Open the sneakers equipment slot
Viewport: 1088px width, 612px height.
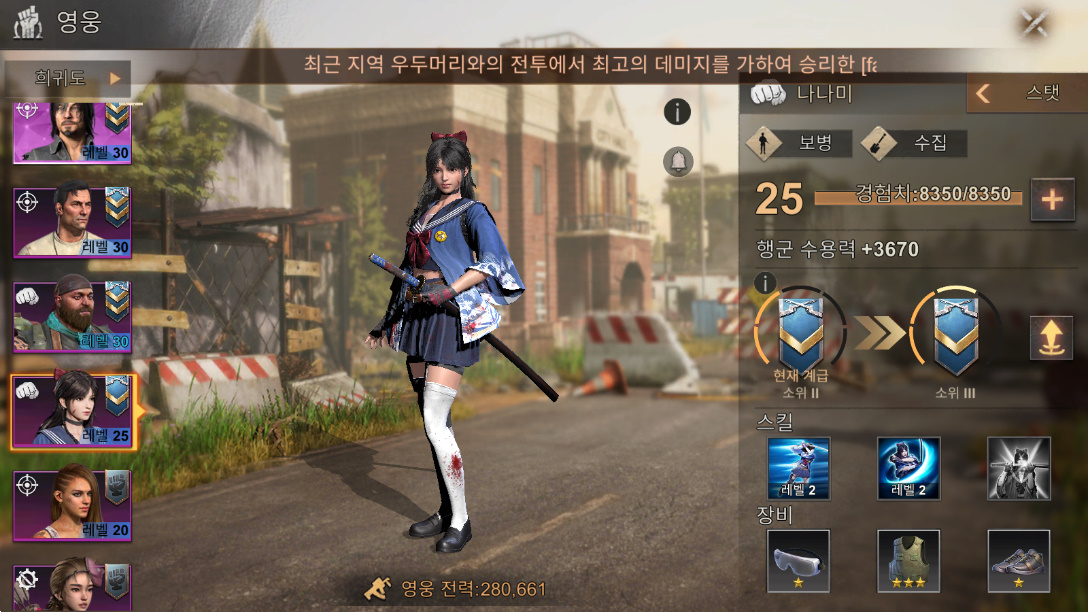(x=1018, y=561)
